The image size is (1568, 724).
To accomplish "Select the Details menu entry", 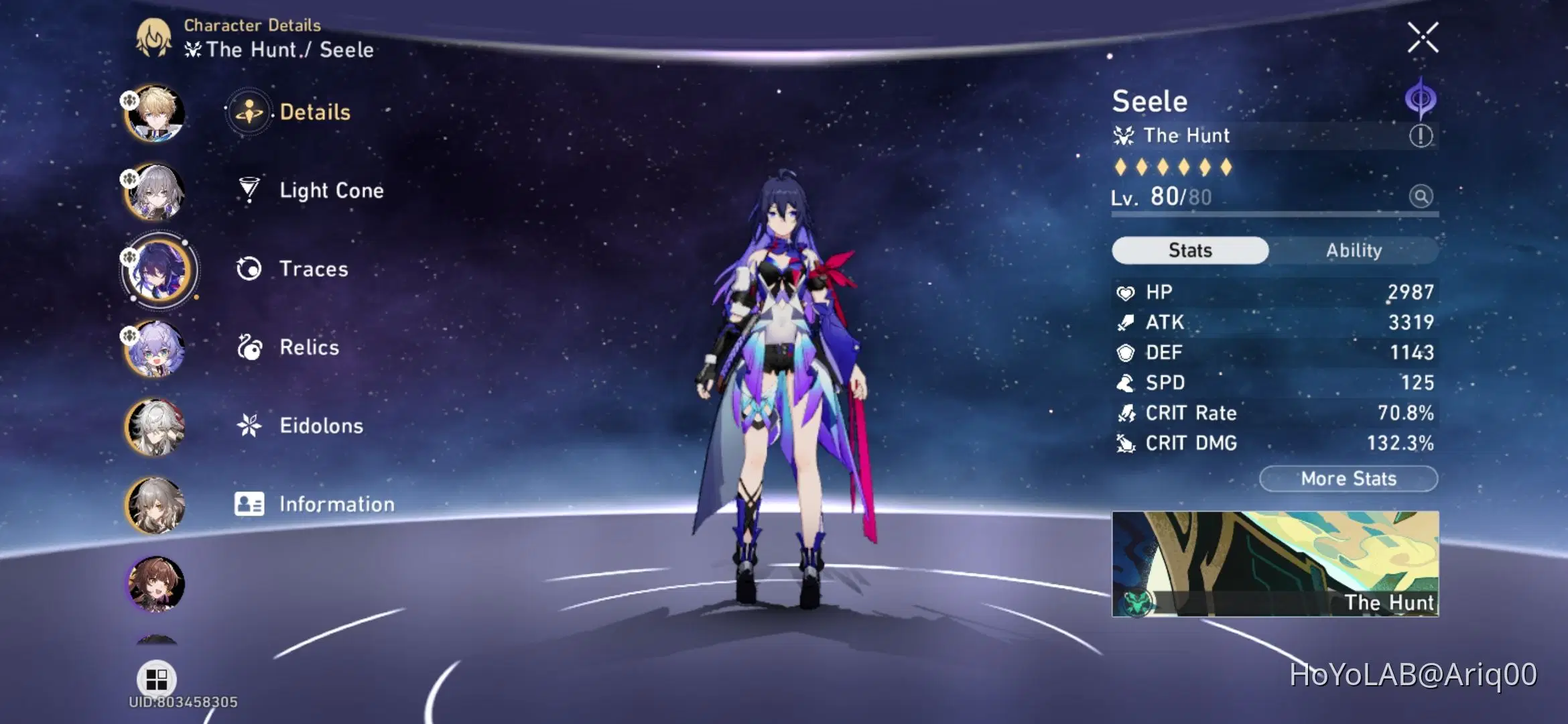I will [x=315, y=112].
